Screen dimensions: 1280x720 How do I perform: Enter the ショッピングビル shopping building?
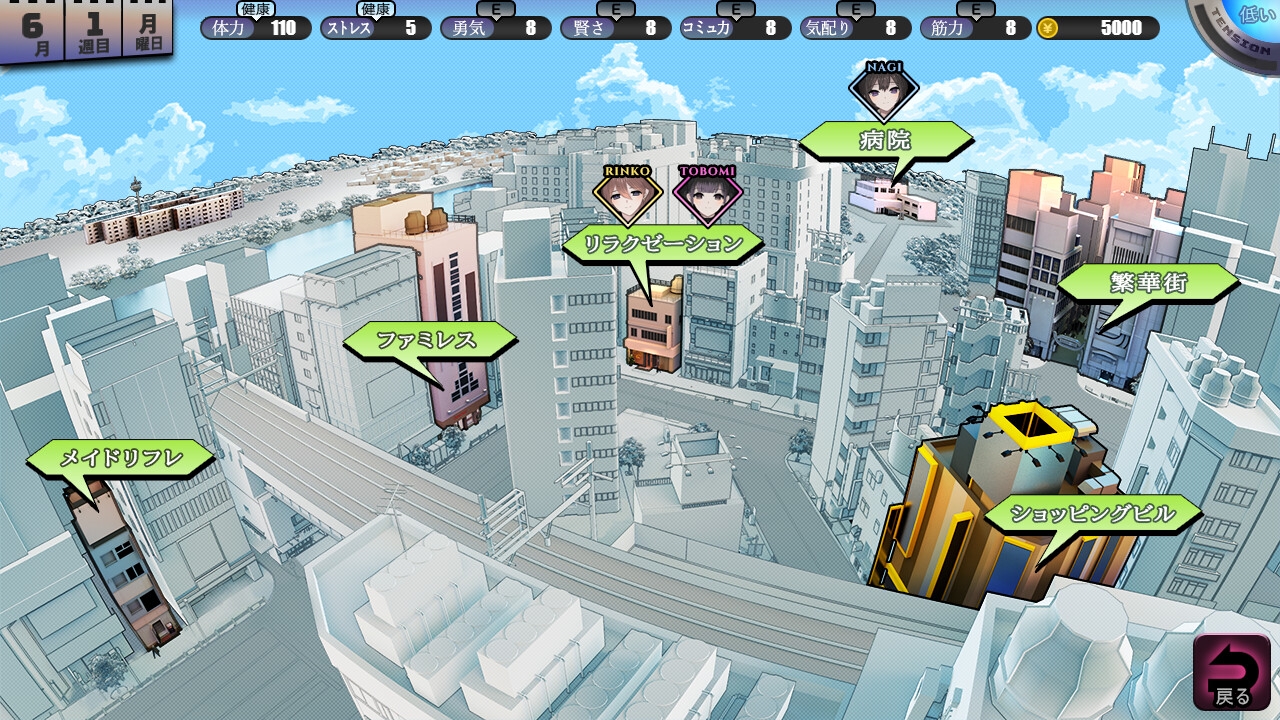click(x=1092, y=515)
